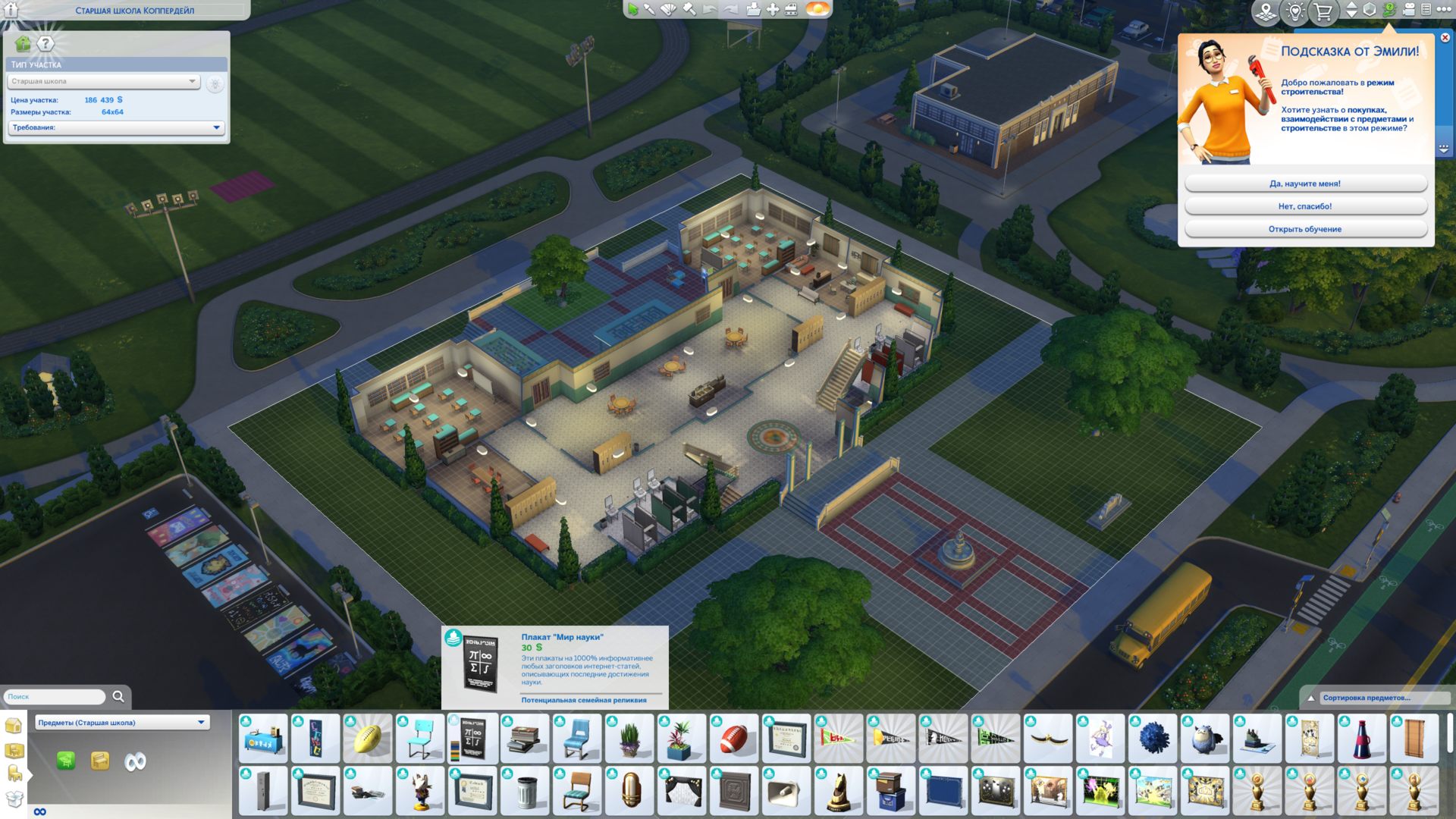This screenshot has height=819, width=1456.
Task: Select the yellow football catalog item
Action: coord(368,738)
